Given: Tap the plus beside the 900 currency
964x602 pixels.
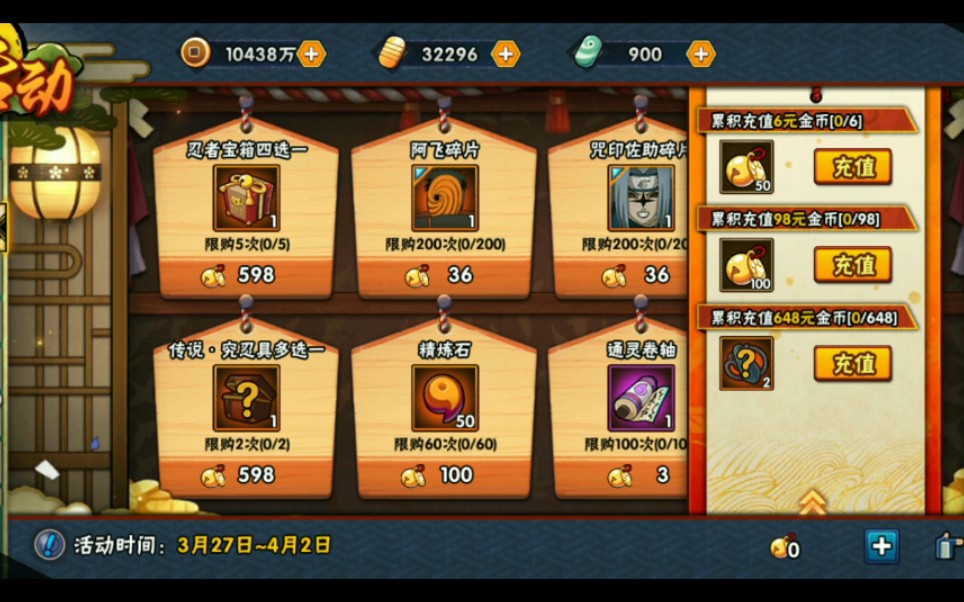Looking at the screenshot, I should click(x=701, y=54).
